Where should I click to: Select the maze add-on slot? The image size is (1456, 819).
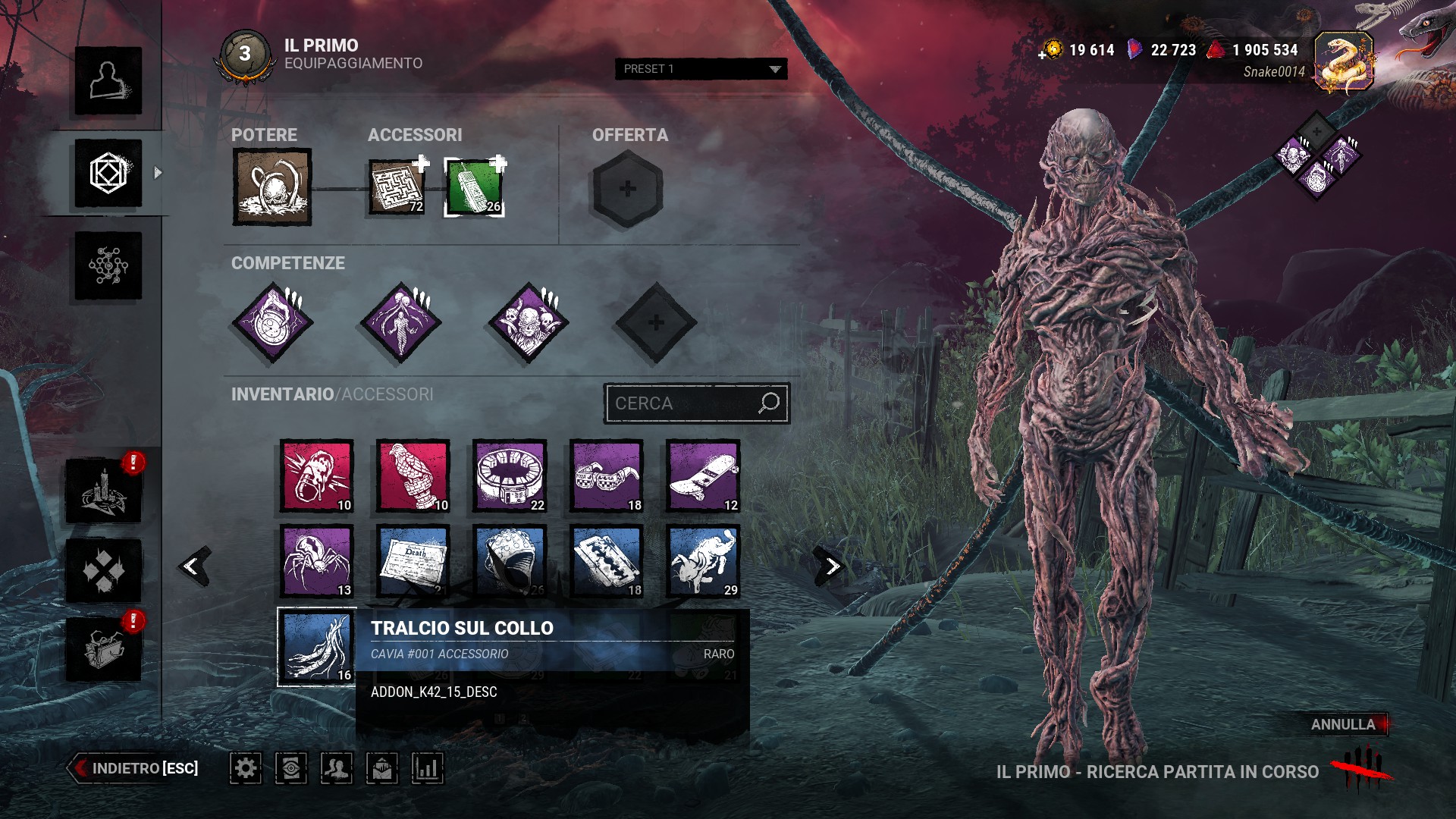397,187
